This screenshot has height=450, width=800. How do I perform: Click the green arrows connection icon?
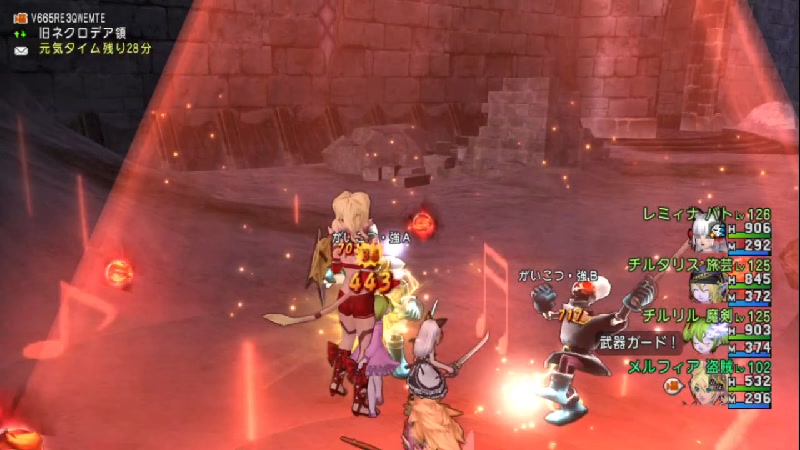[19, 32]
